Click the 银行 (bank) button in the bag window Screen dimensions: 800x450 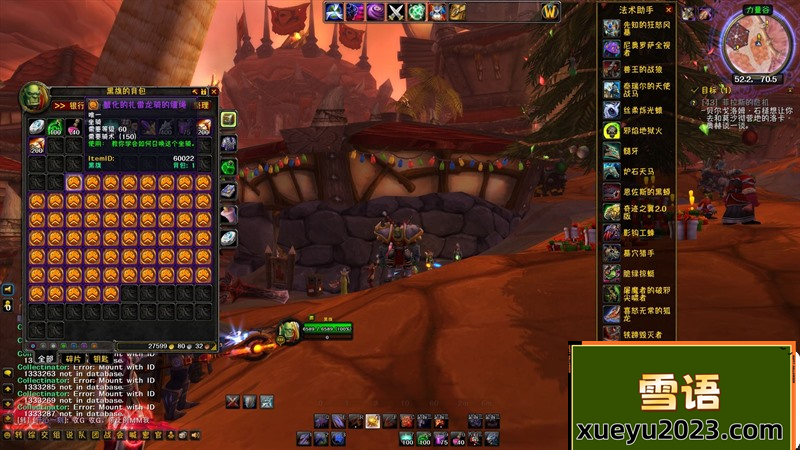coord(76,104)
